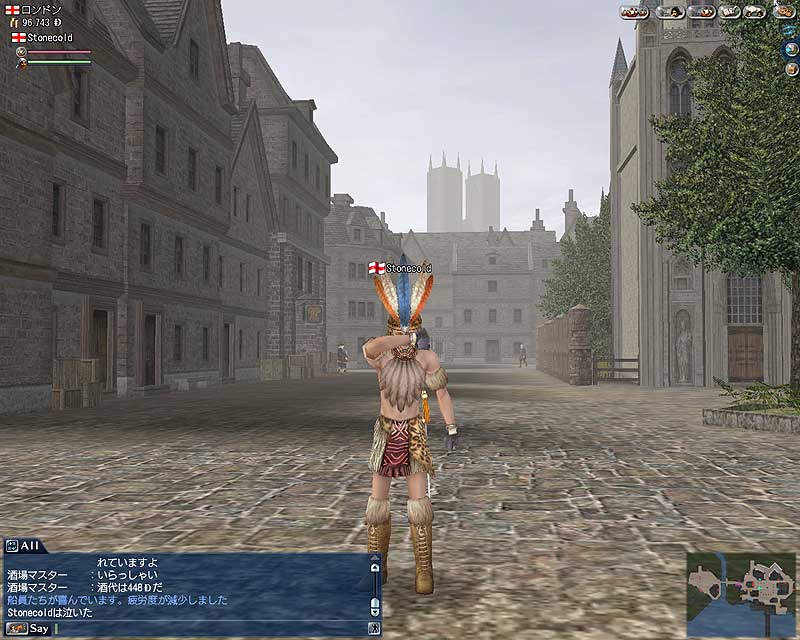Click the blue swirl icon on right edge
The width and height of the screenshot is (800, 640).
point(789,29)
